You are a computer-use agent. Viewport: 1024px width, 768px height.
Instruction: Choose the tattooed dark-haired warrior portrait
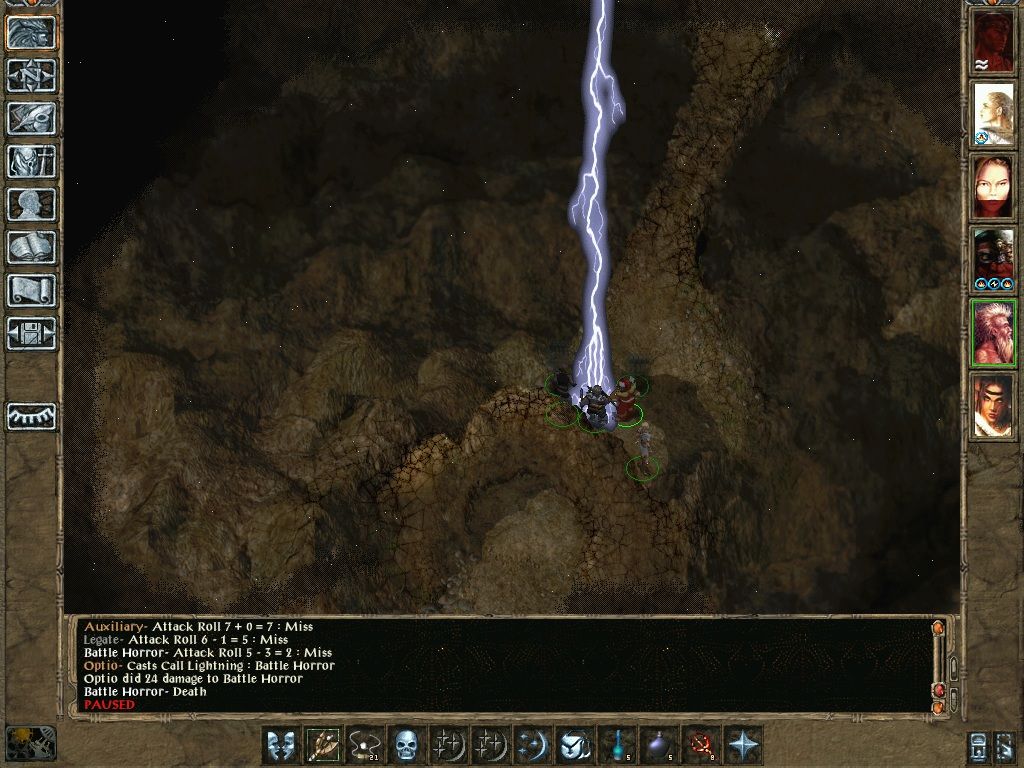pos(993,406)
